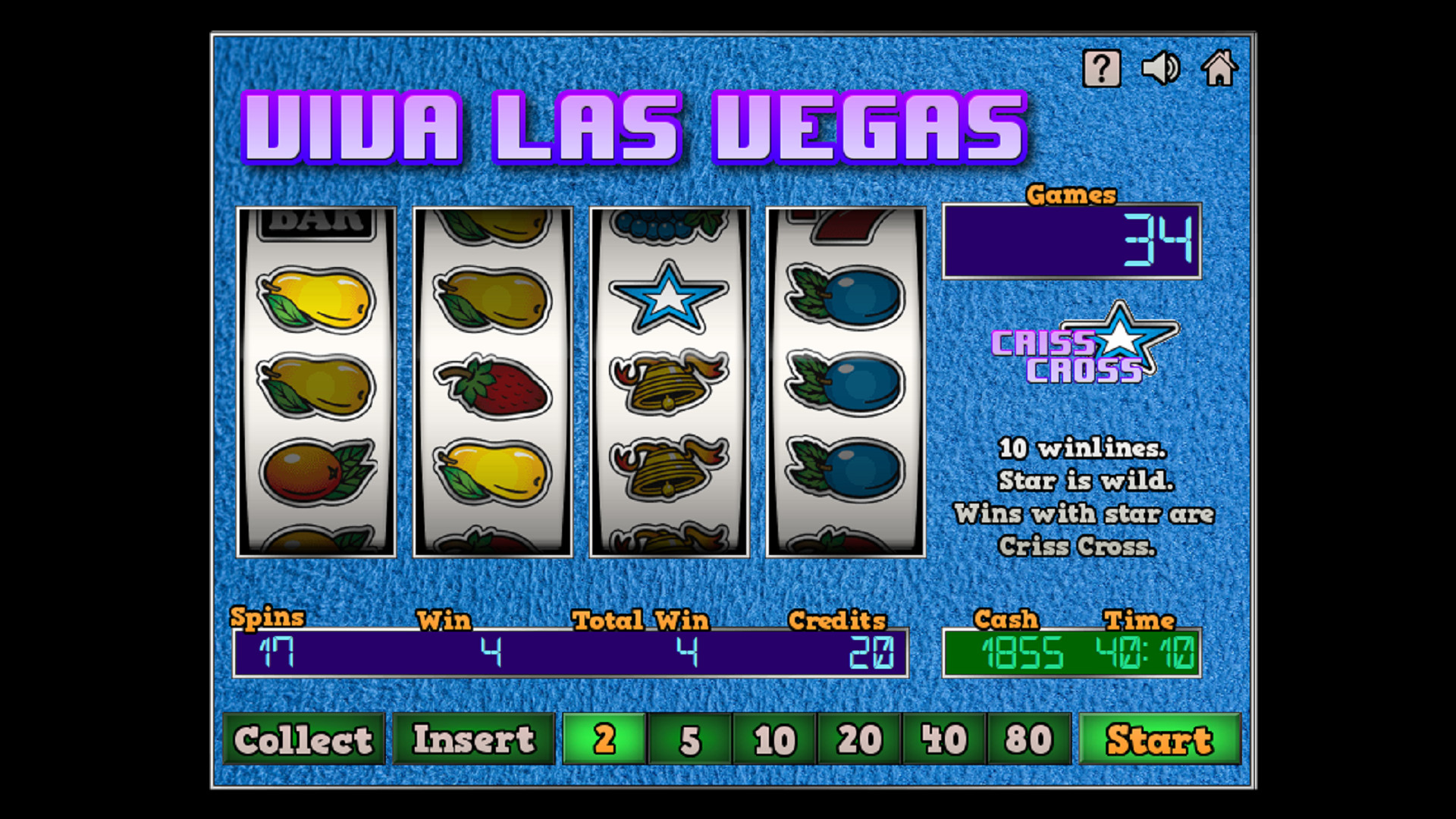Open the help question mark icon
This screenshot has width=1456, height=819.
click(x=1102, y=67)
